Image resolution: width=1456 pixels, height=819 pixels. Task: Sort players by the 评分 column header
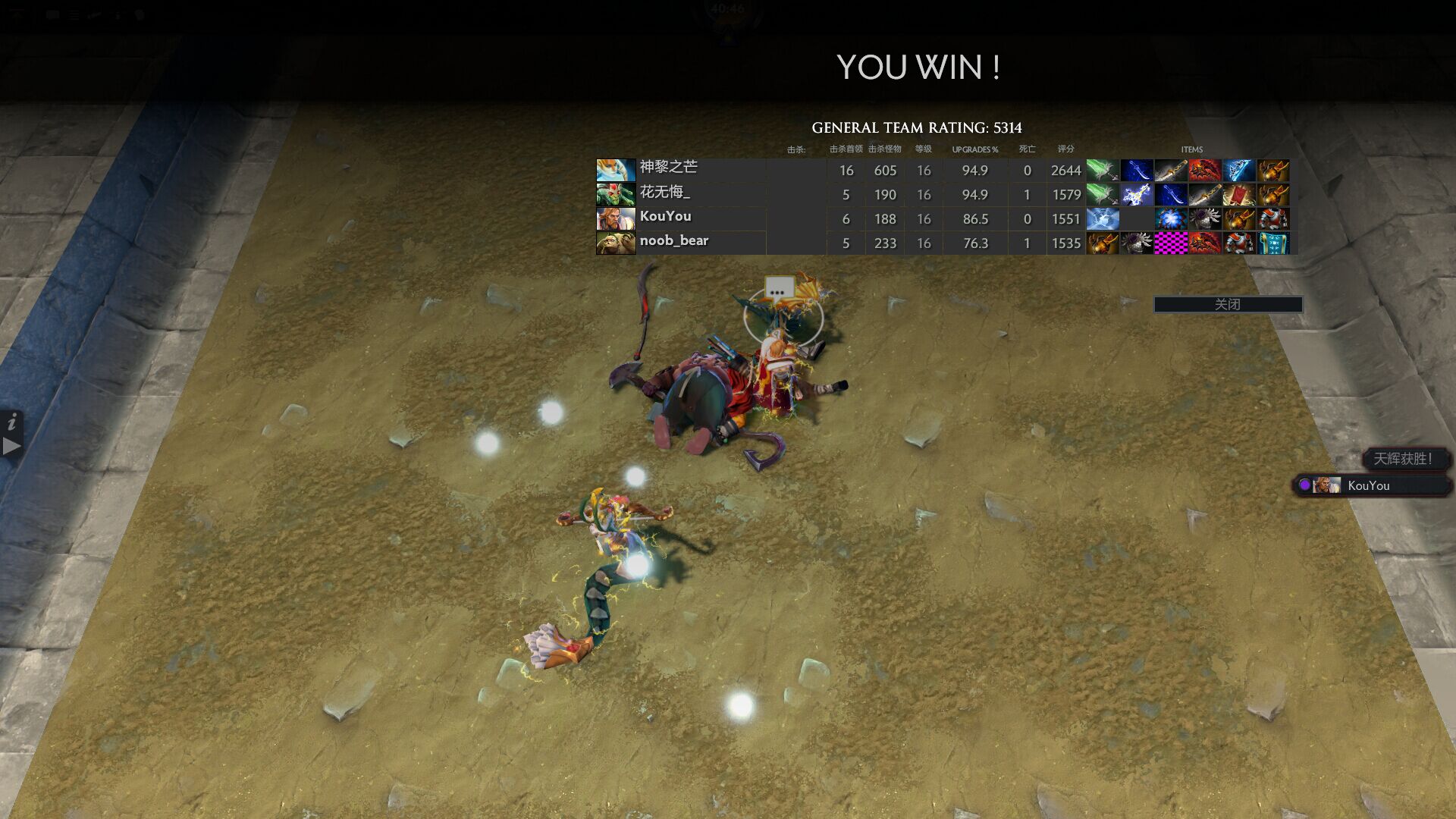click(x=1065, y=149)
